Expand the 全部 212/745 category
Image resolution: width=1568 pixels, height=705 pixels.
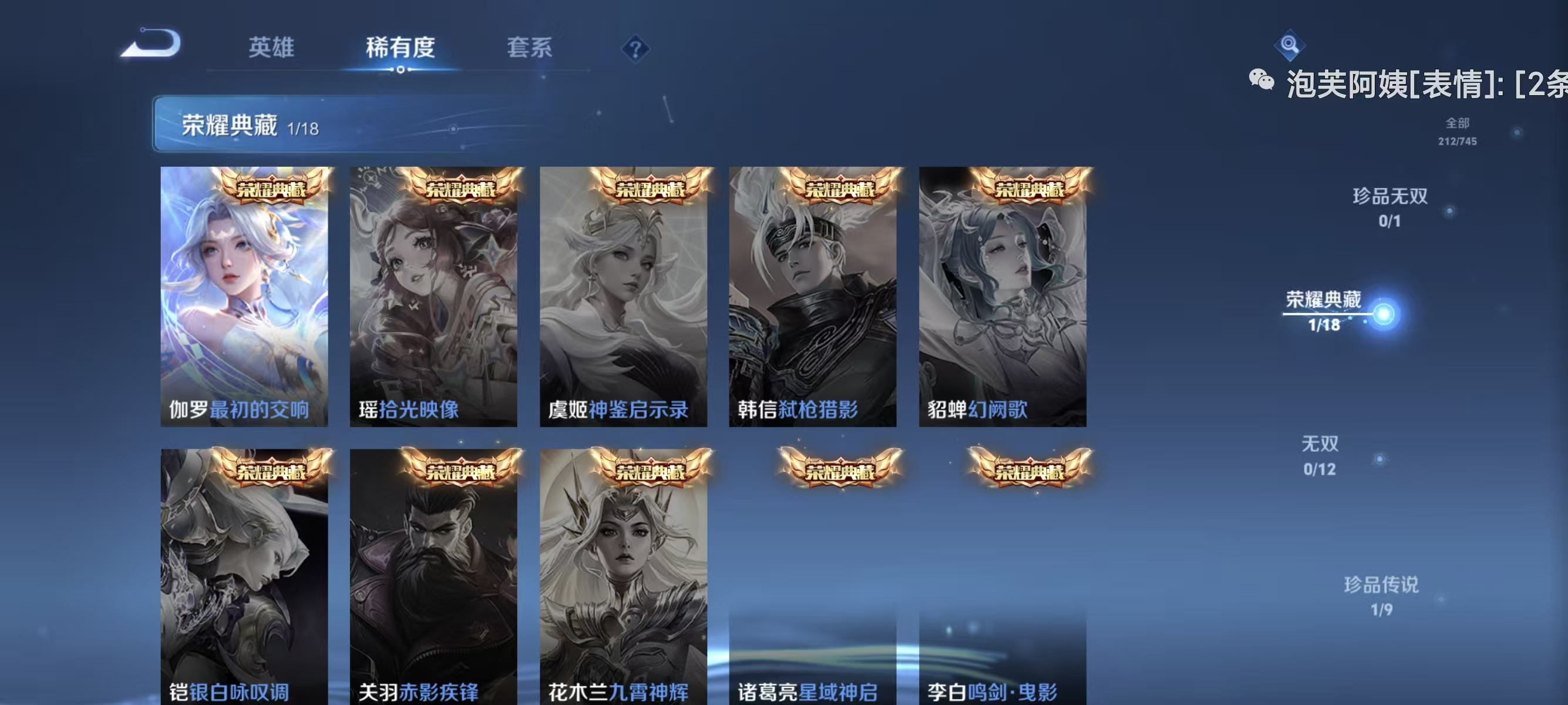pyautogui.click(x=1458, y=131)
